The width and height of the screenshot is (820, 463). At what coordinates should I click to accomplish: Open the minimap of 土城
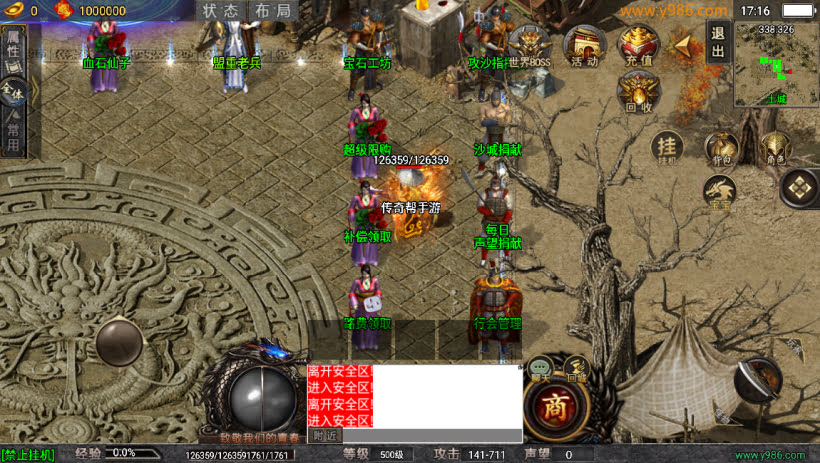(776, 64)
